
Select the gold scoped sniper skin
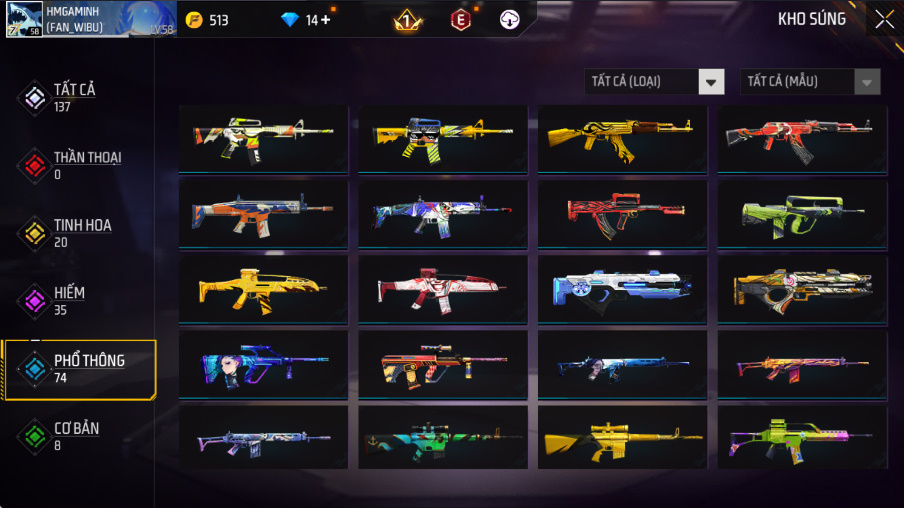point(622,437)
